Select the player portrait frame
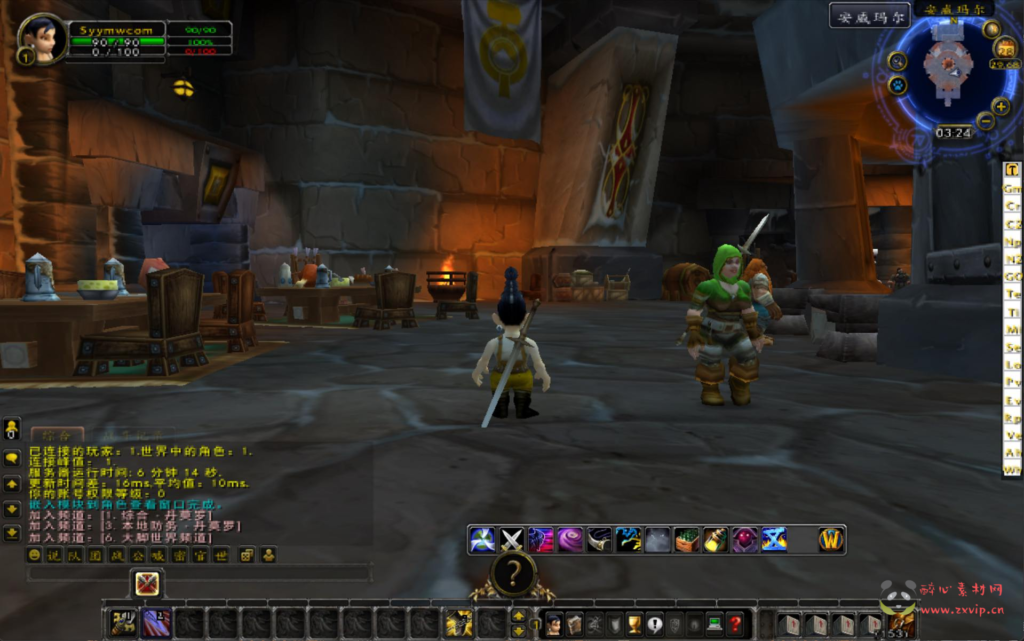This screenshot has height=641, width=1024. pyautogui.click(x=42, y=39)
